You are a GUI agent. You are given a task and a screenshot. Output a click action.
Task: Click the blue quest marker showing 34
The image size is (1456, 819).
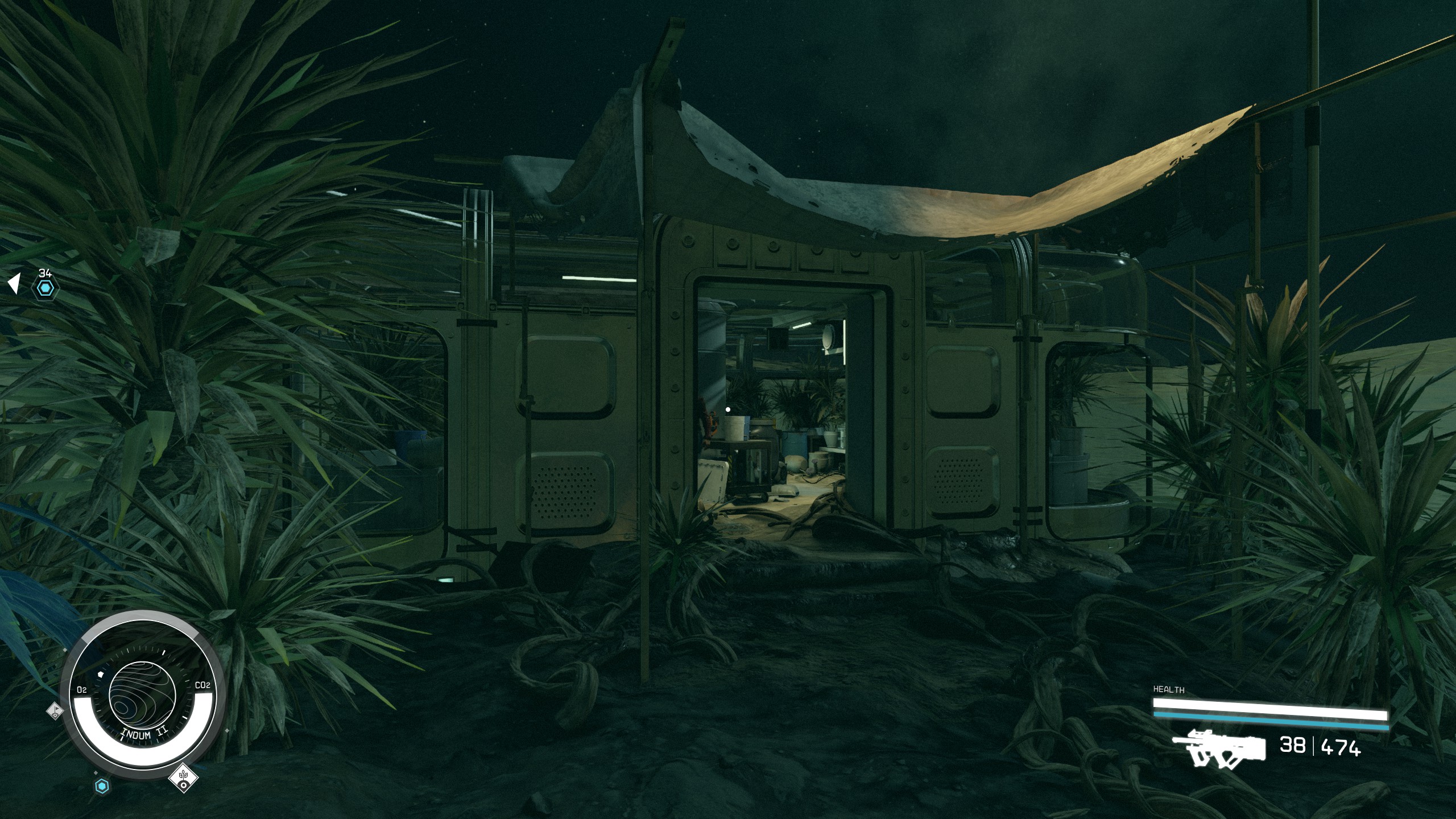[45, 288]
